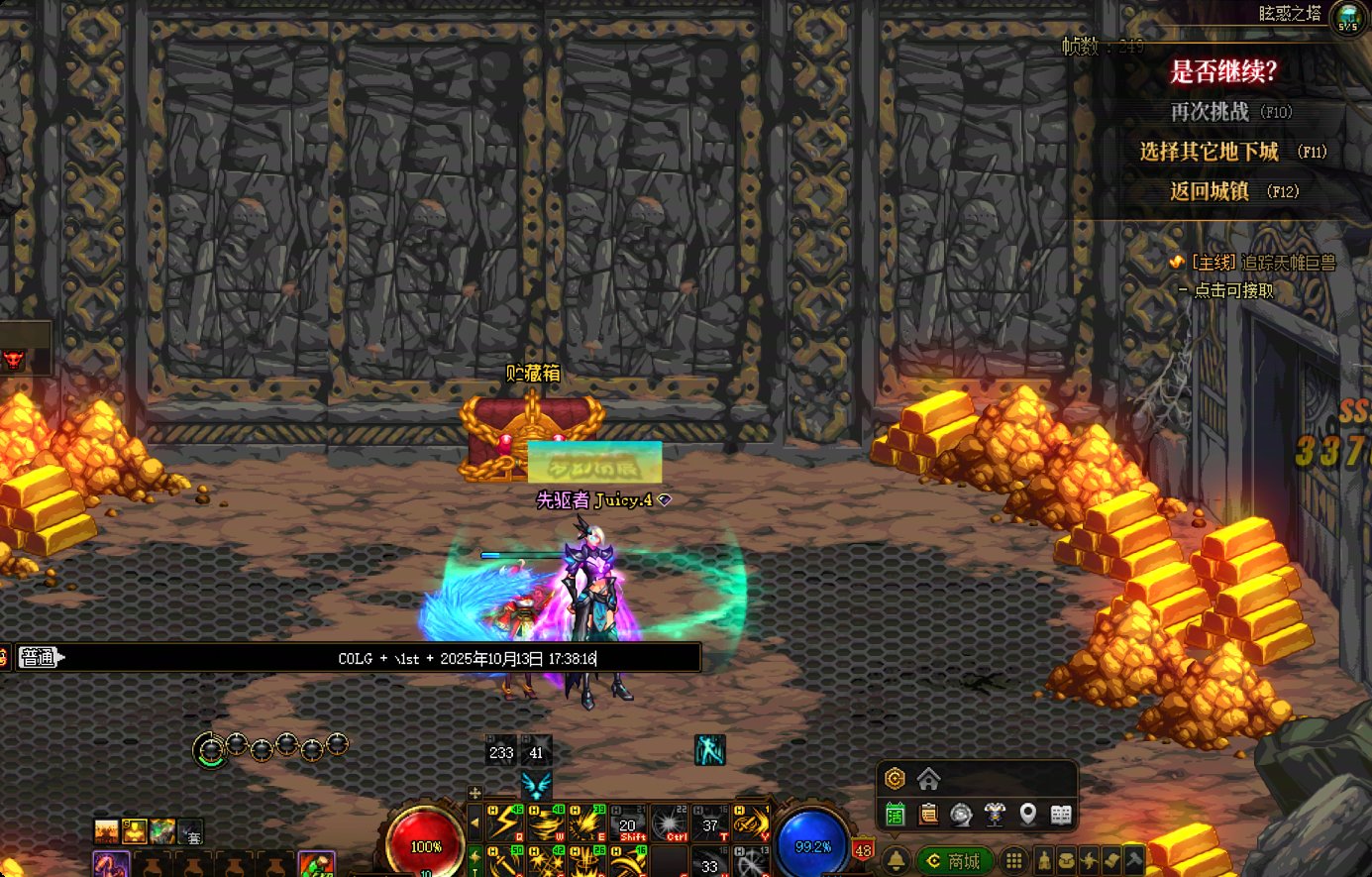Viewport: 1372px width, 877px height.
Task: Activate the lightning bolt skill on Q
Action: [506, 823]
